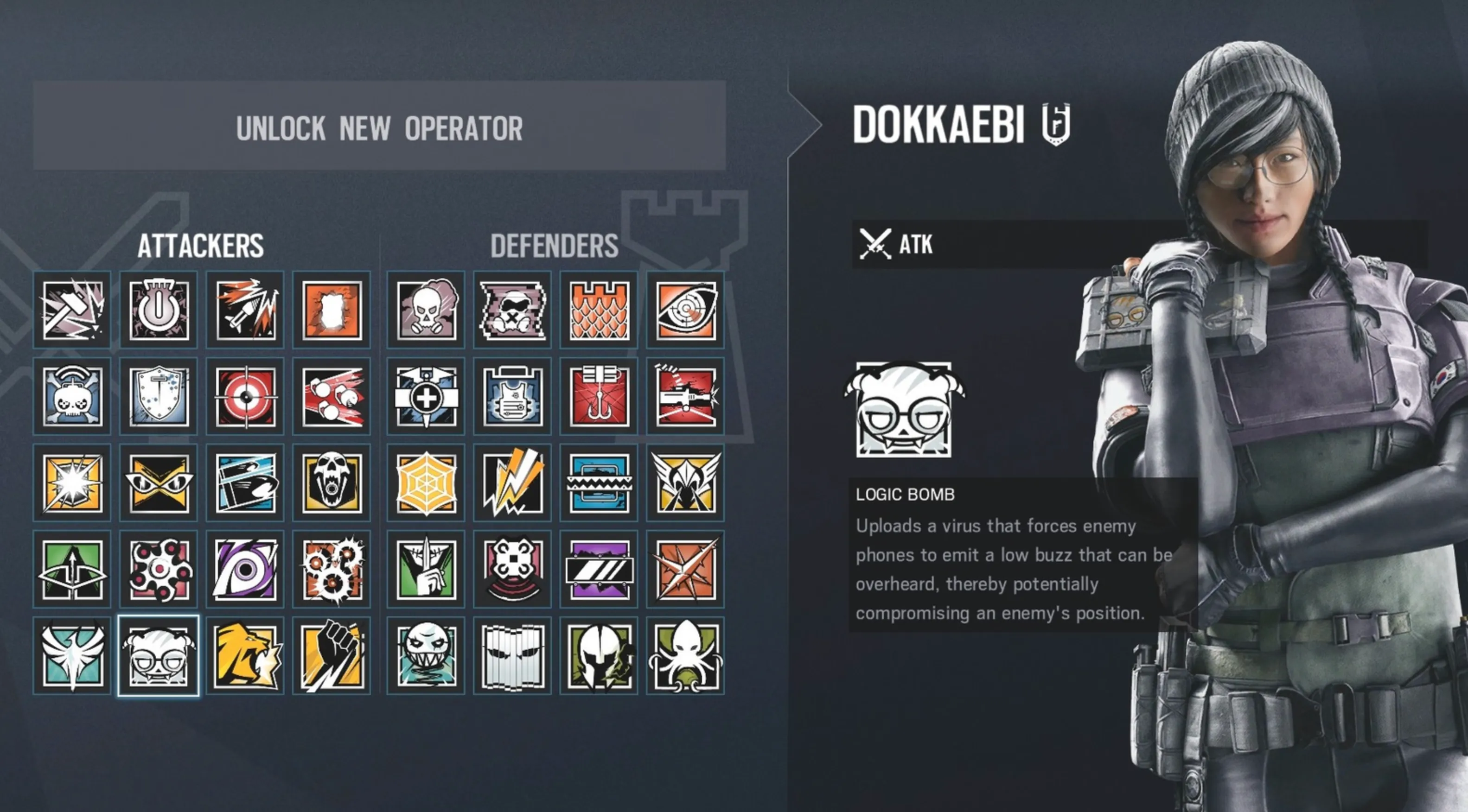Select Thatcher's EMP grenade icon
1468x812 pixels.
(x=160, y=311)
